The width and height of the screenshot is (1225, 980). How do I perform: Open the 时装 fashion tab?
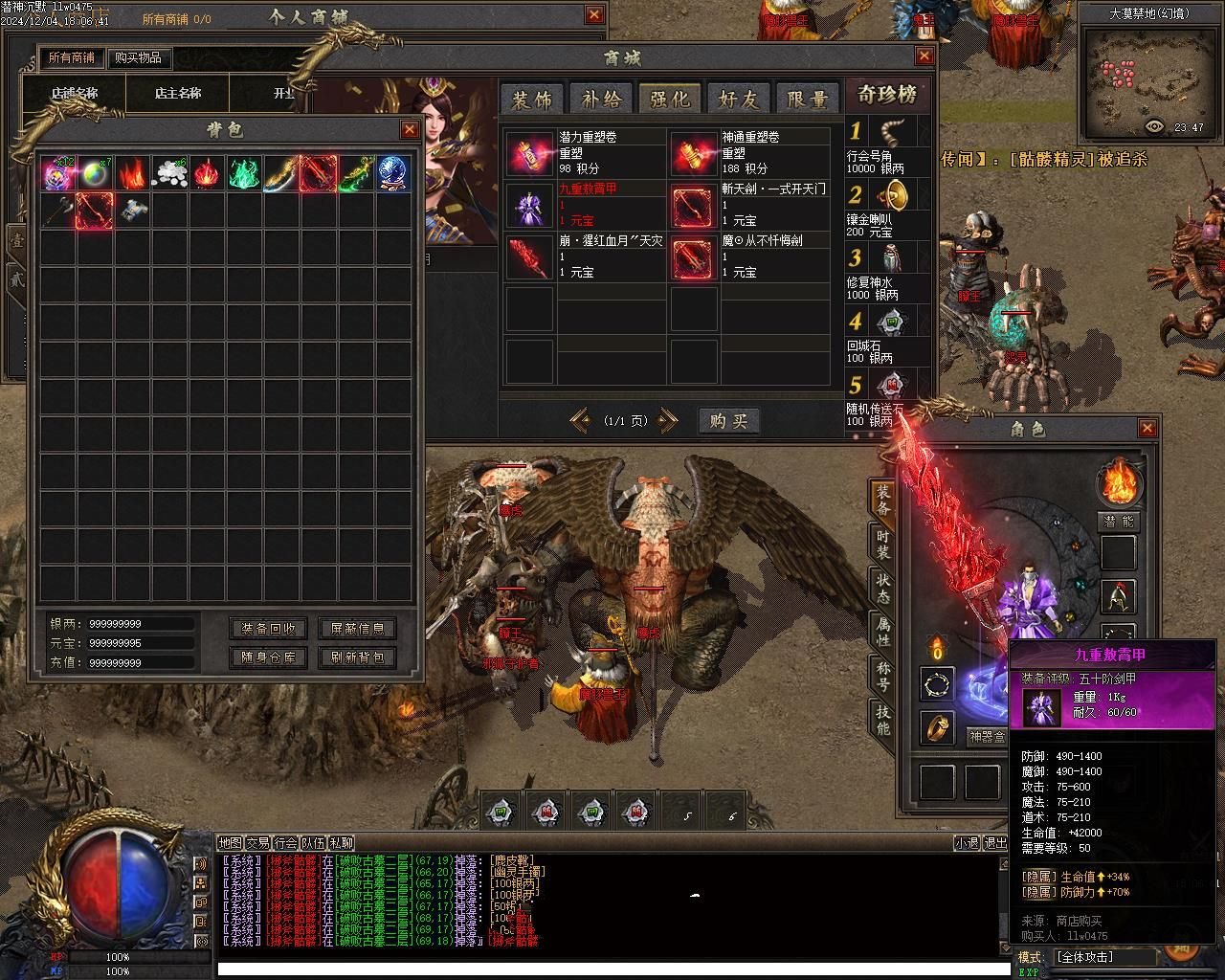(x=883, y=544)
